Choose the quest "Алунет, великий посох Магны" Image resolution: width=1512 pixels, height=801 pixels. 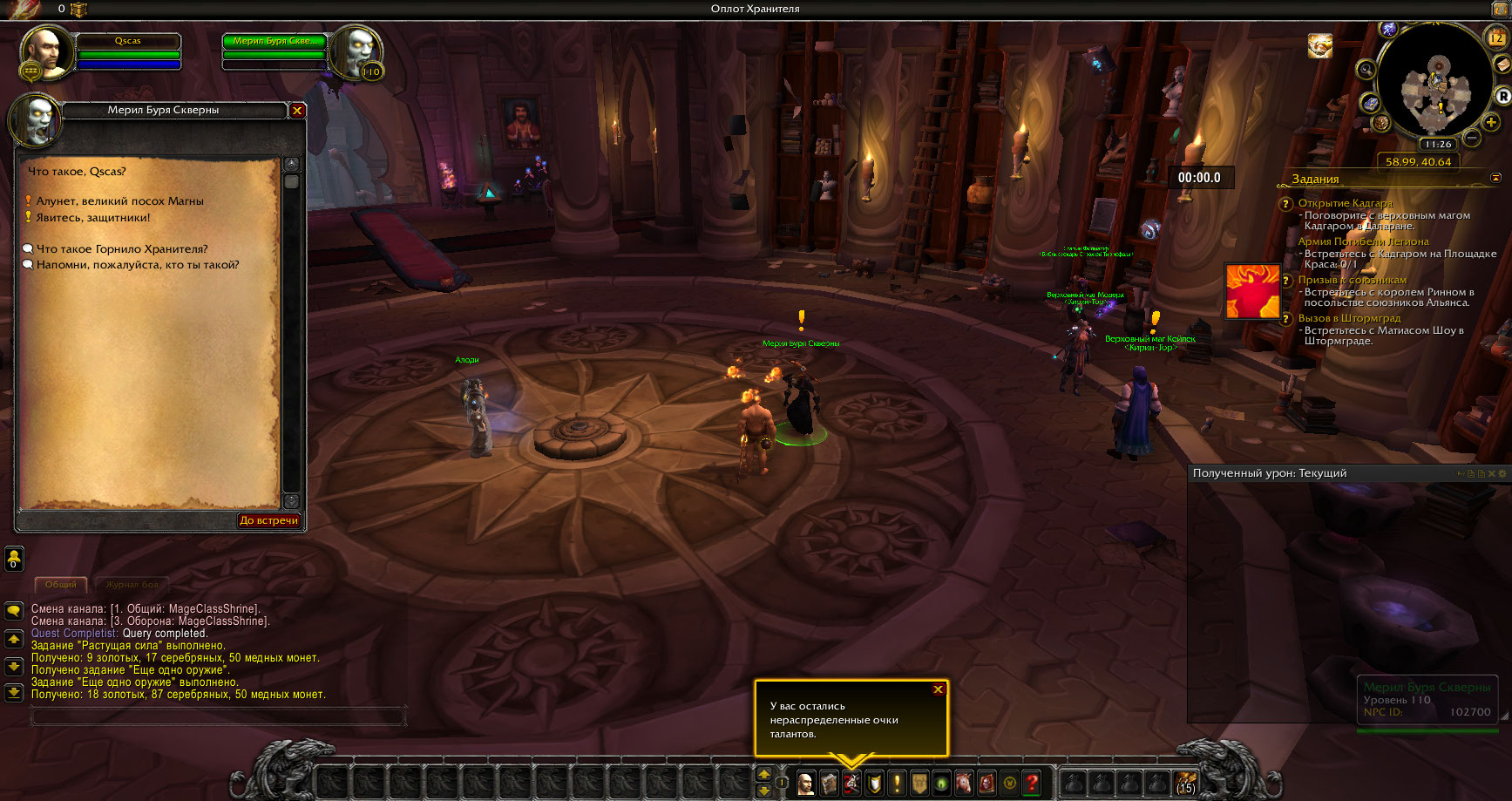[119, 201]
